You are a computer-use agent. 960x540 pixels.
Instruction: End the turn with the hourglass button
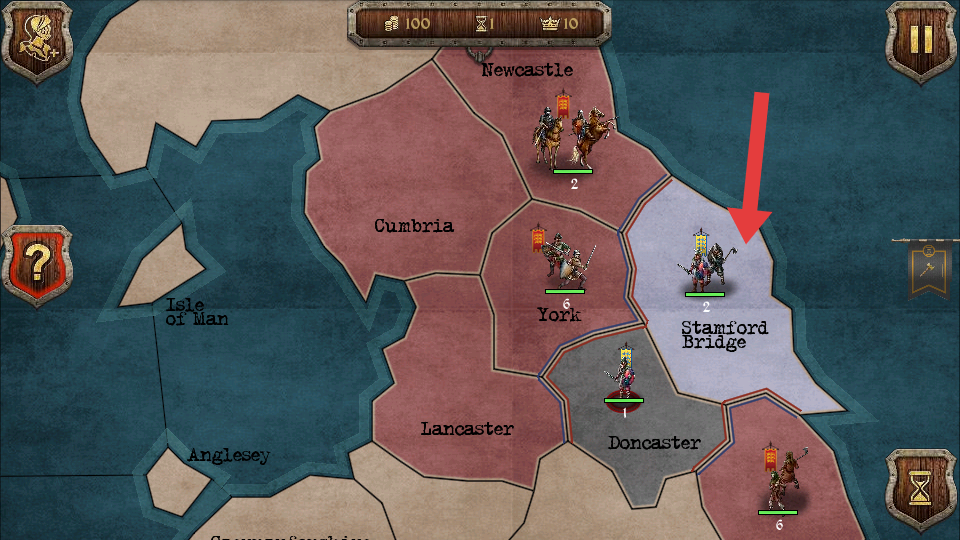pos(920,487)
